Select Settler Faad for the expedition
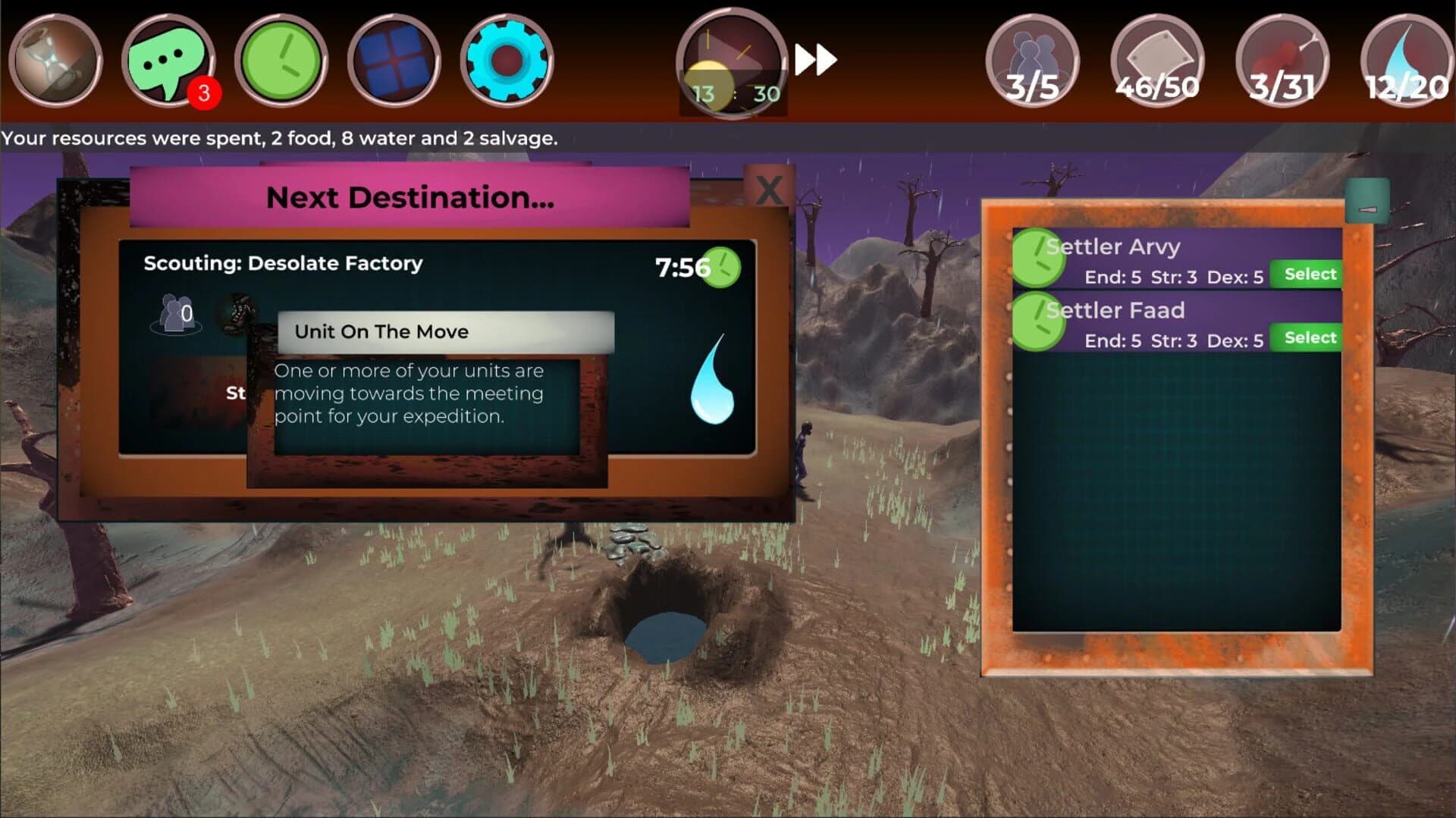 click(x=1307, y=337)
